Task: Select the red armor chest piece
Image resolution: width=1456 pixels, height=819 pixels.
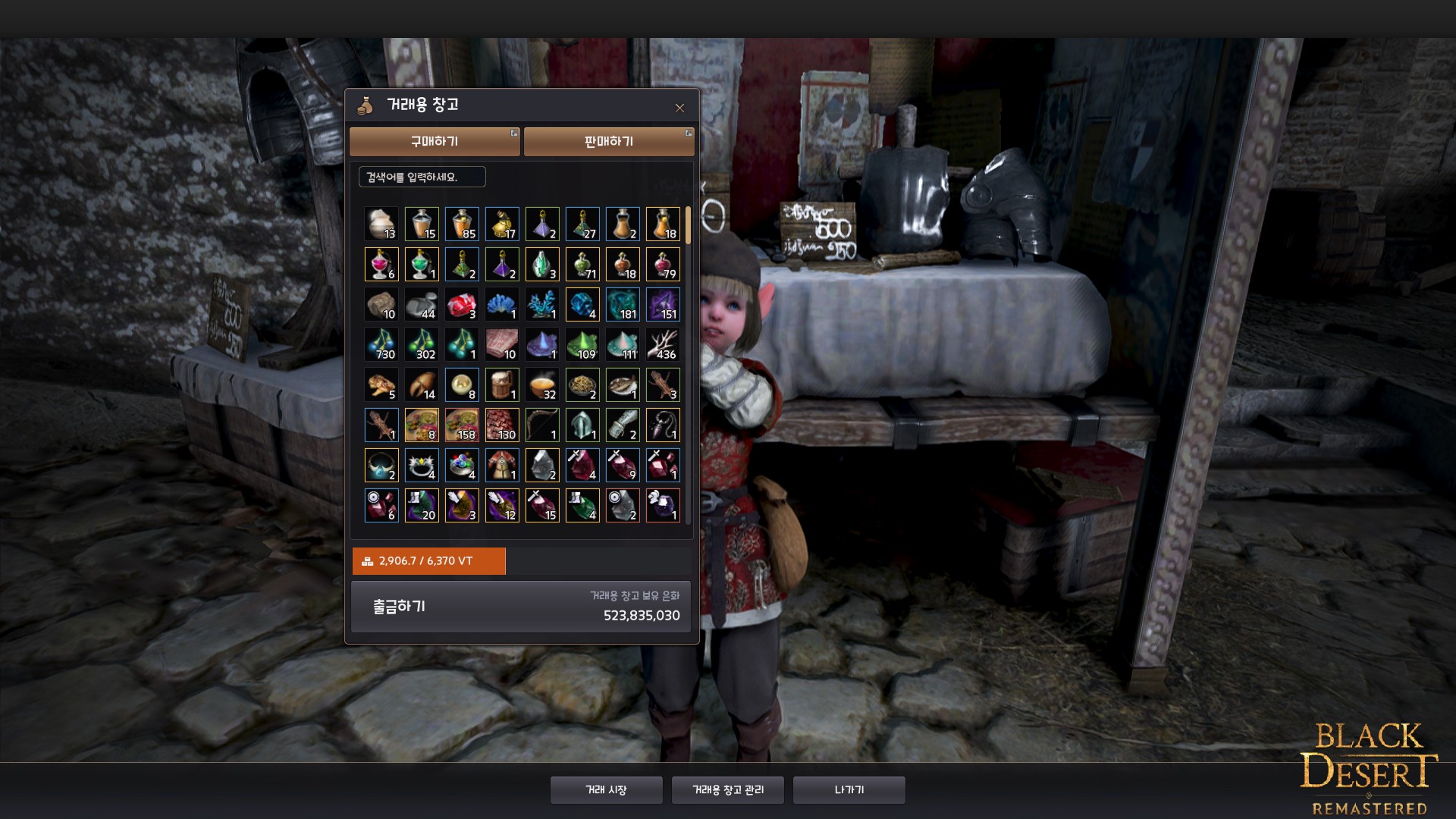Action: [502, 466]
